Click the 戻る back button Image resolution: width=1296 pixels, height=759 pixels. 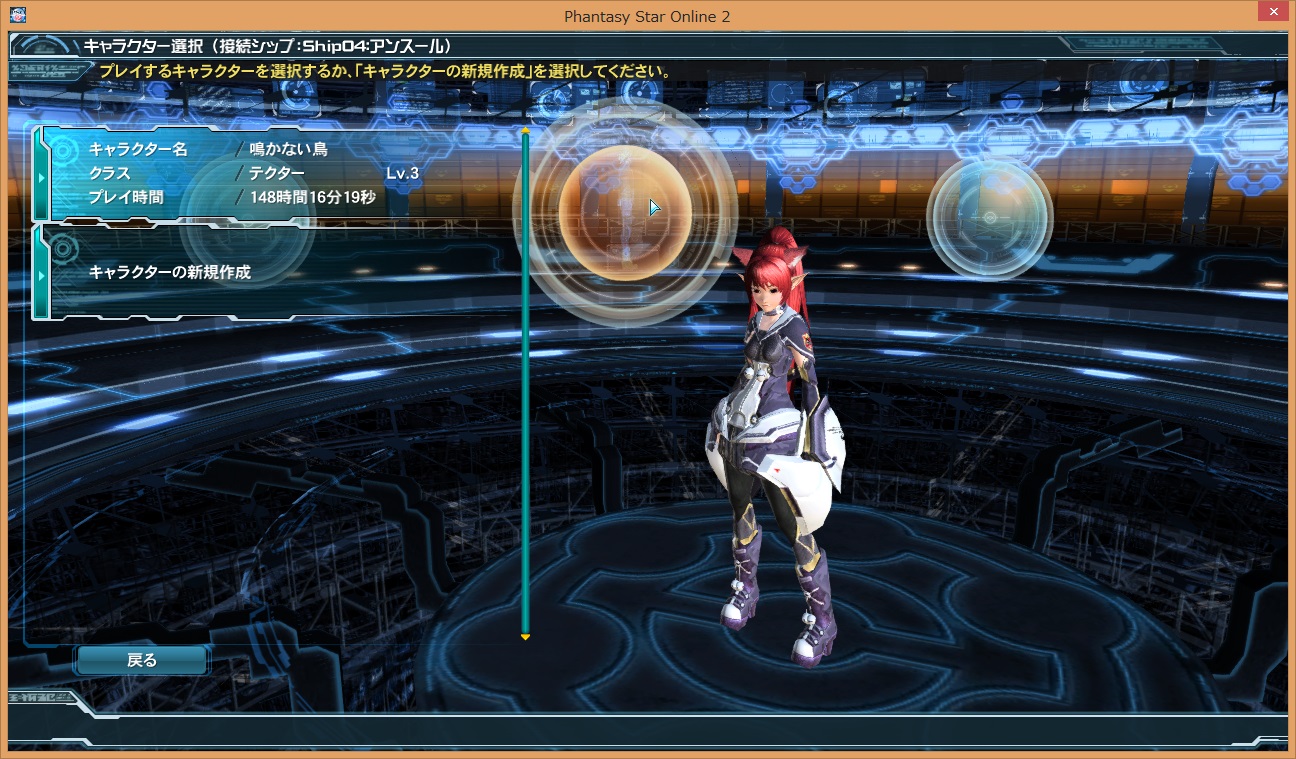(x=142, y=660)
